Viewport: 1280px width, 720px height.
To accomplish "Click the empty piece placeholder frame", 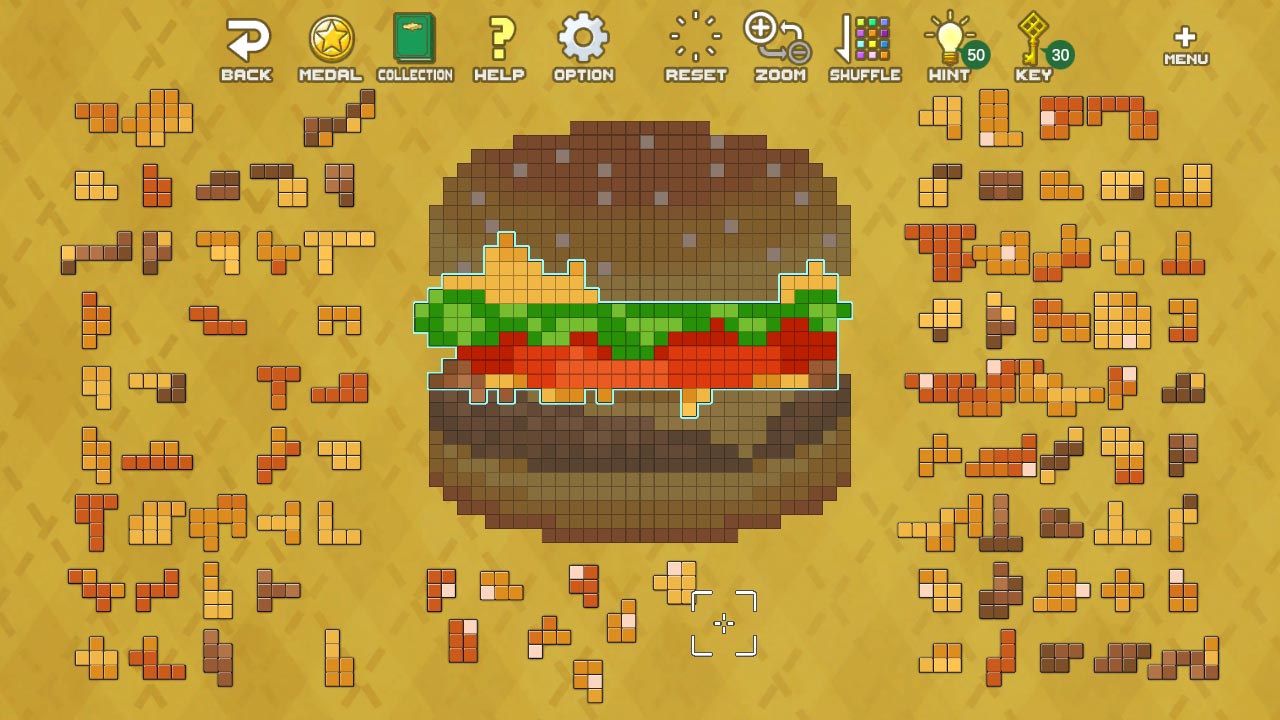I will coord(723,623).
